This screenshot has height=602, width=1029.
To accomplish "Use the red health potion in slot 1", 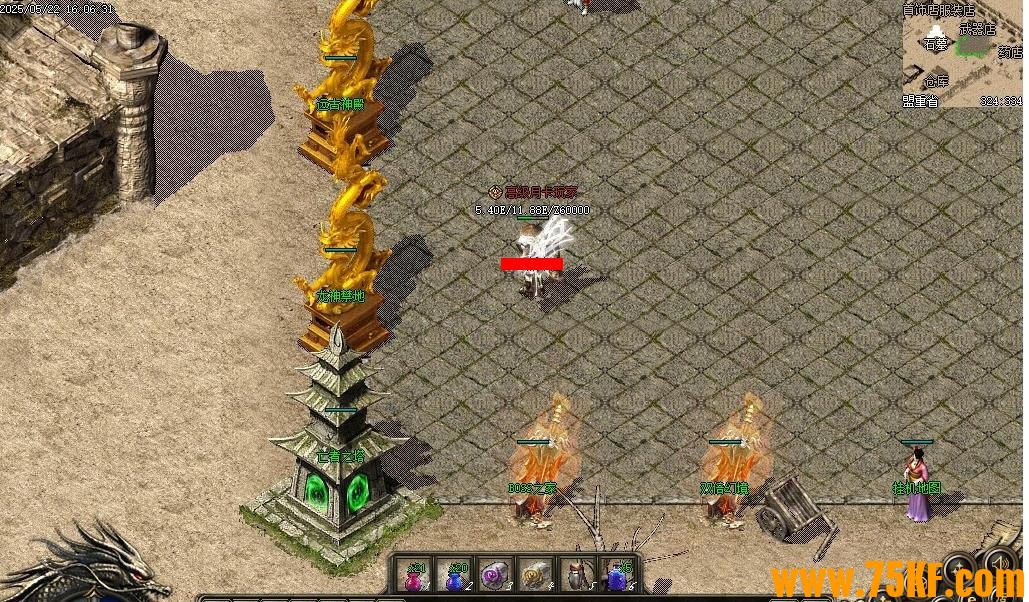I will click(415, 576).
